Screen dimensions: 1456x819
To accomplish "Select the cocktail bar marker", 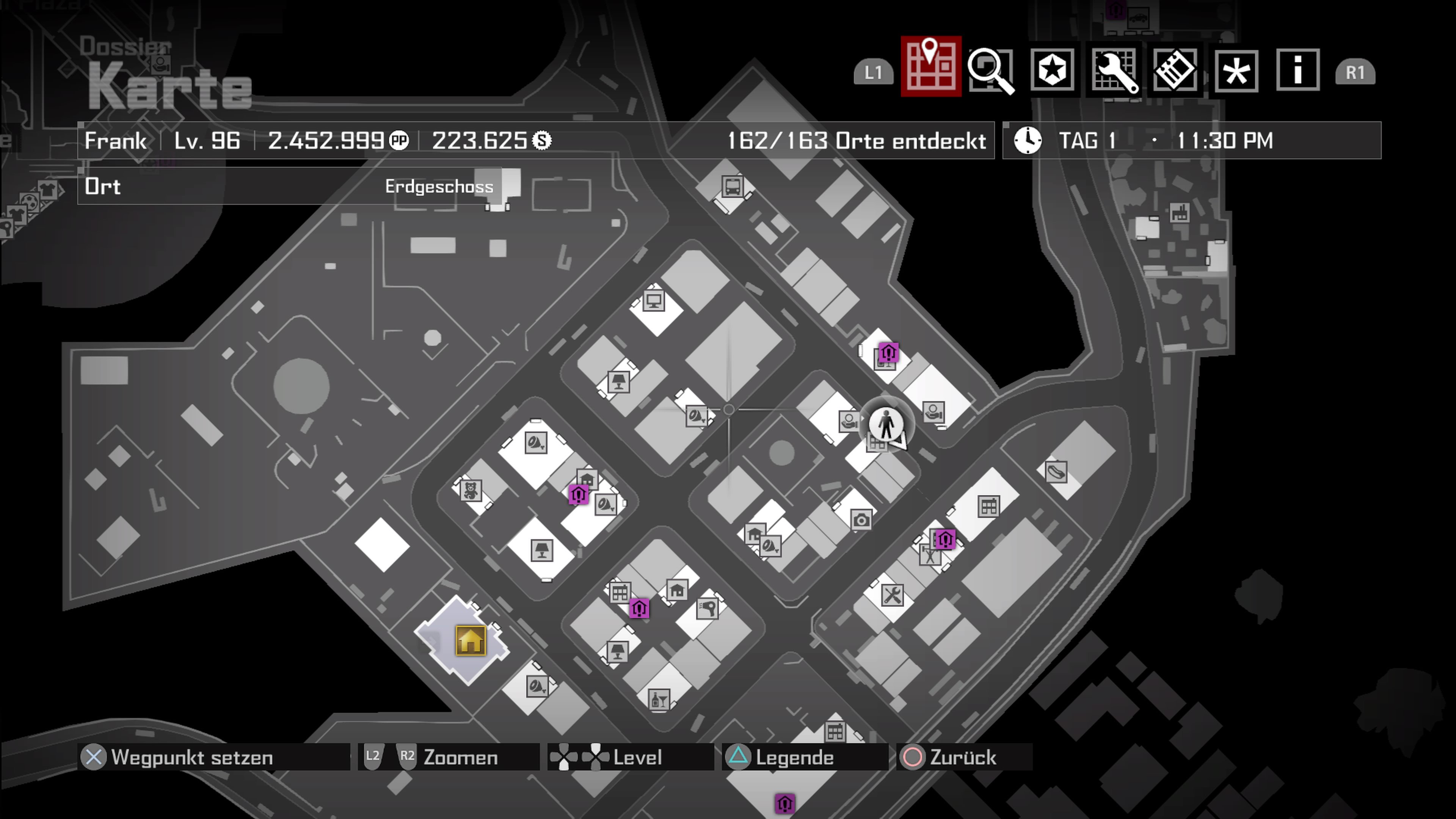I will 659,700.
